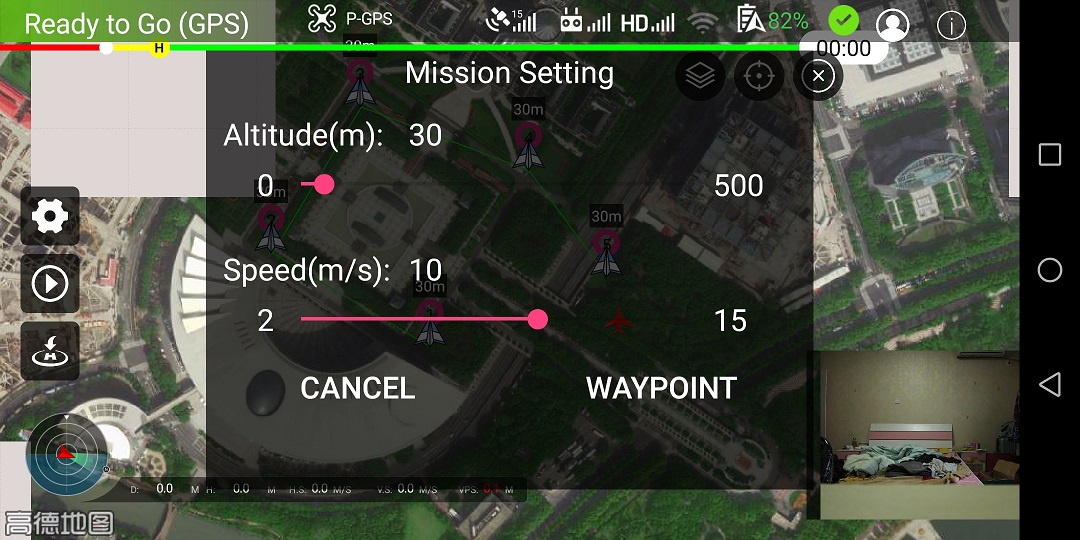Click the altitude slider handle
The width and height of the screenshot is (1080, 540).
(324, 184)
